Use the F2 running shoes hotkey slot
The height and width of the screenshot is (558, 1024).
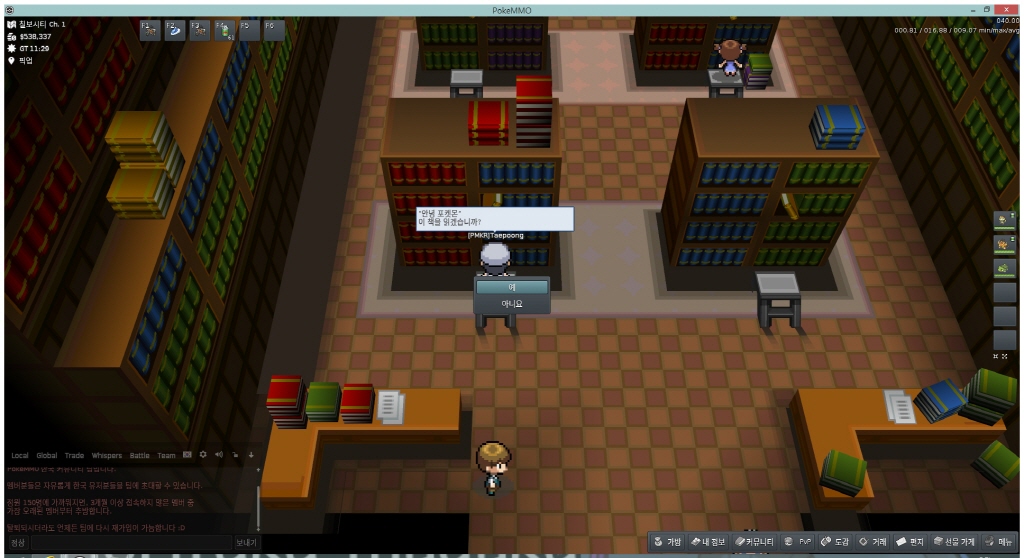(175, 30)
